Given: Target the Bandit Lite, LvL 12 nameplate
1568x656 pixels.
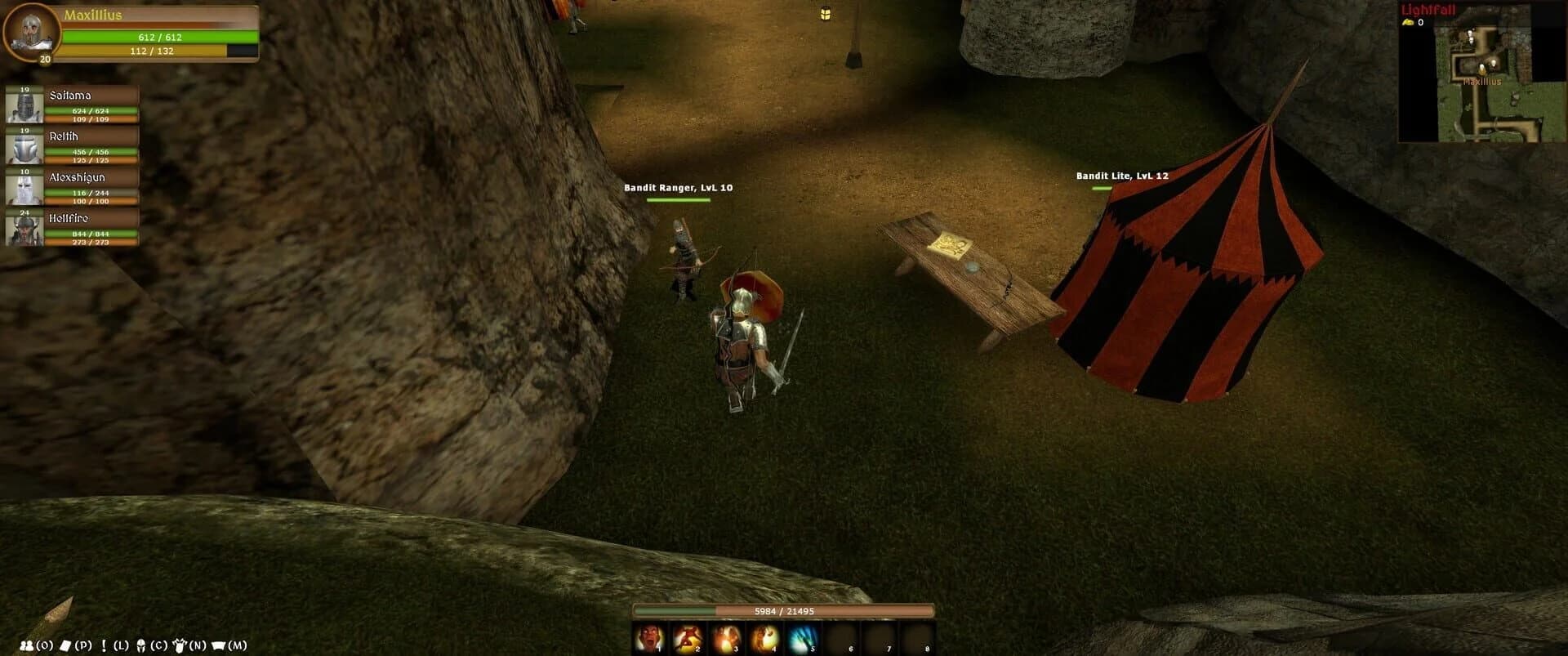Looking at the screenshot, I should [1122, 174].
